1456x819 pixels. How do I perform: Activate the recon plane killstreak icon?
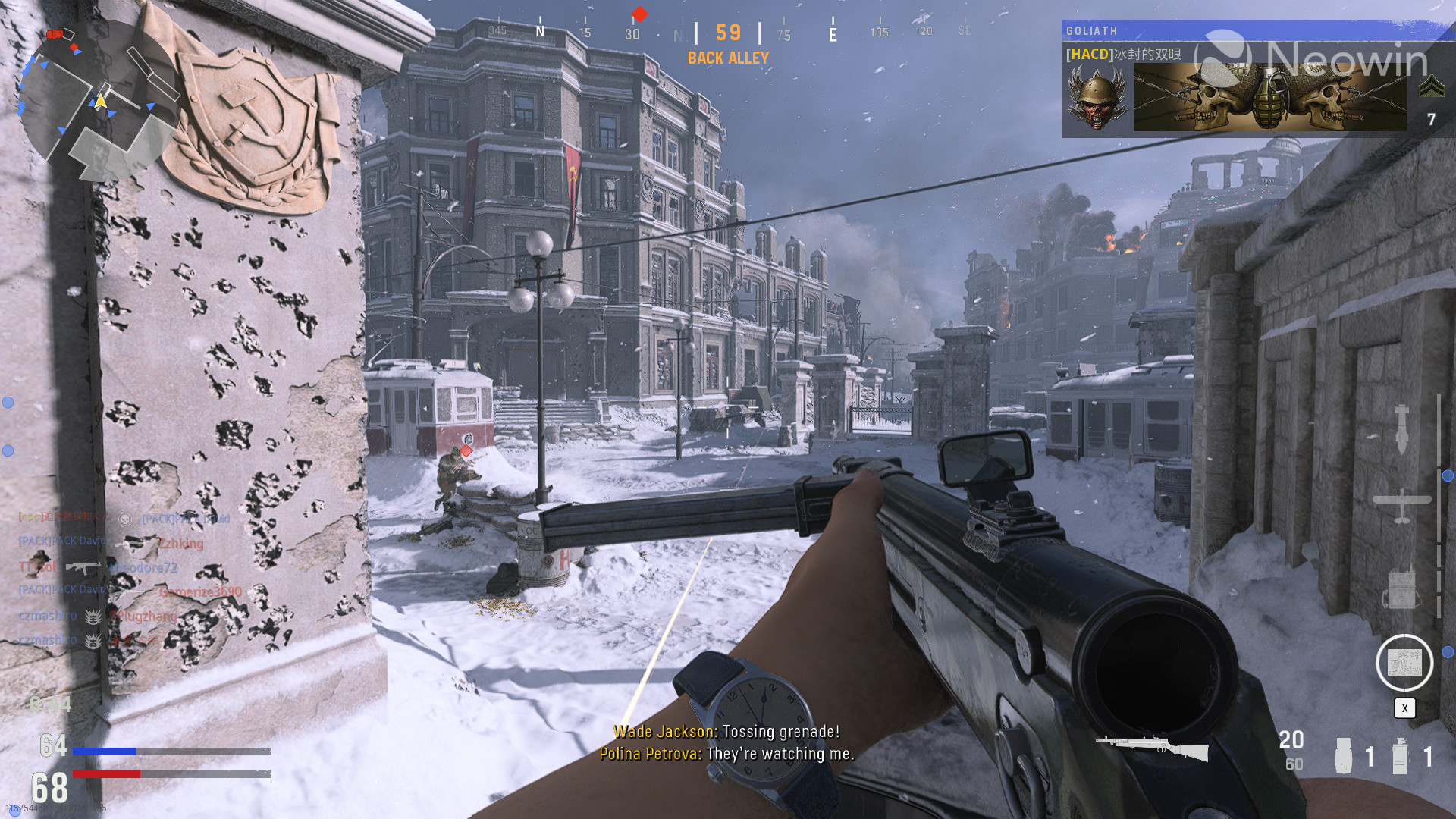(1402, 505)
